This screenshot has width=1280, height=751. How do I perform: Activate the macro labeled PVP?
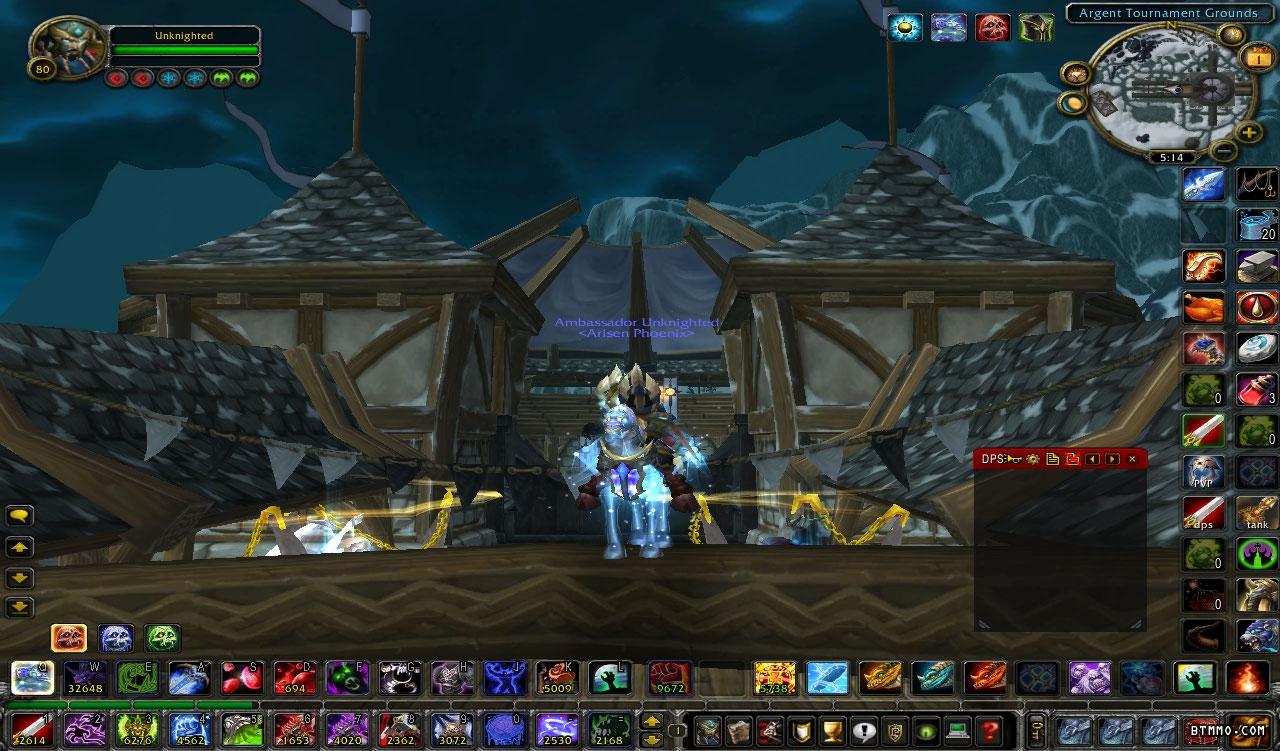coord(1203,471)
